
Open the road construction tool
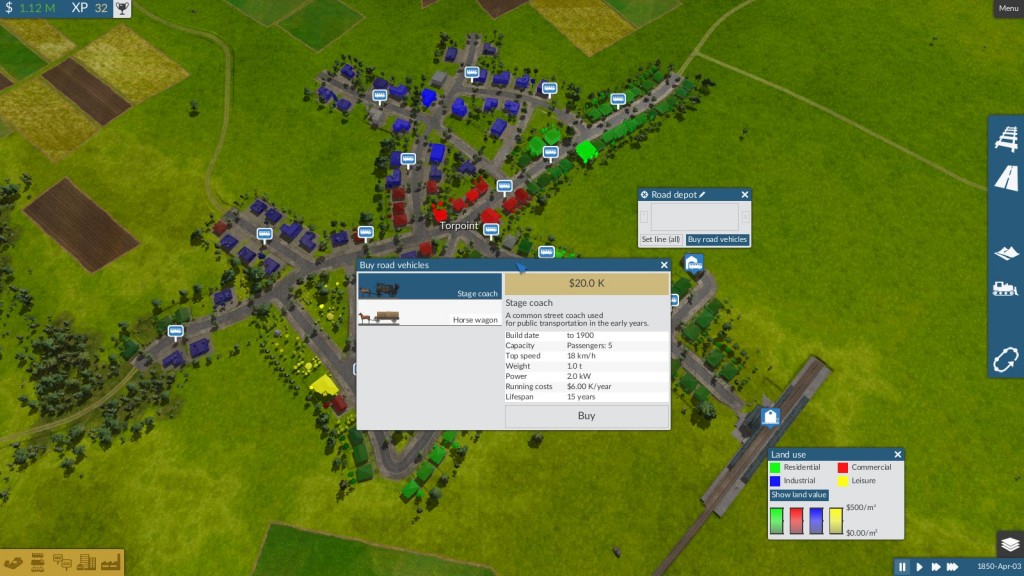pos(1006,179)
